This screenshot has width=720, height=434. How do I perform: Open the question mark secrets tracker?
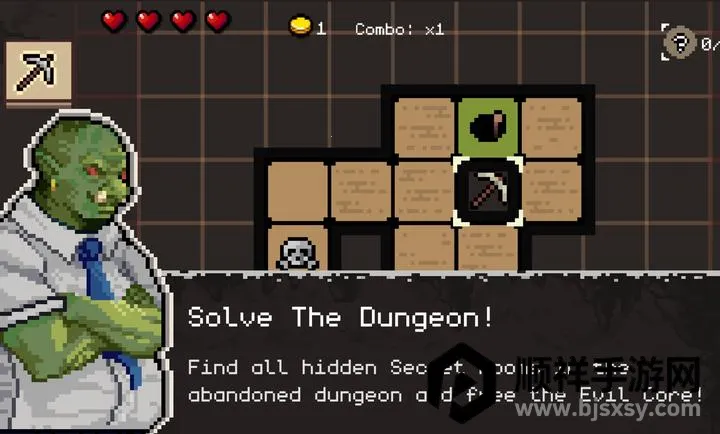click(682, 43)
